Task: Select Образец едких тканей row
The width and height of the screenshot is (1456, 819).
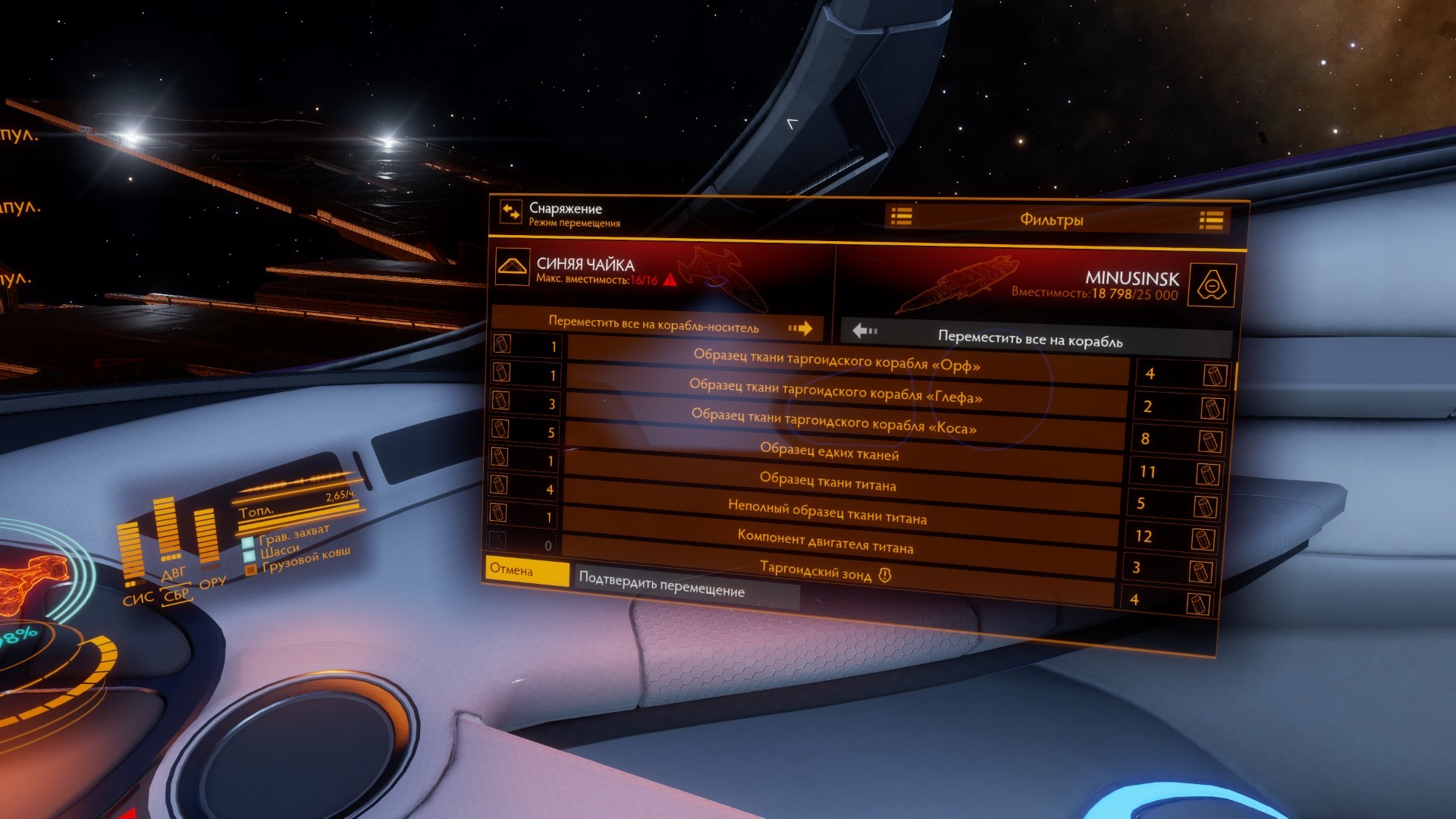Action: click(830, 453)
